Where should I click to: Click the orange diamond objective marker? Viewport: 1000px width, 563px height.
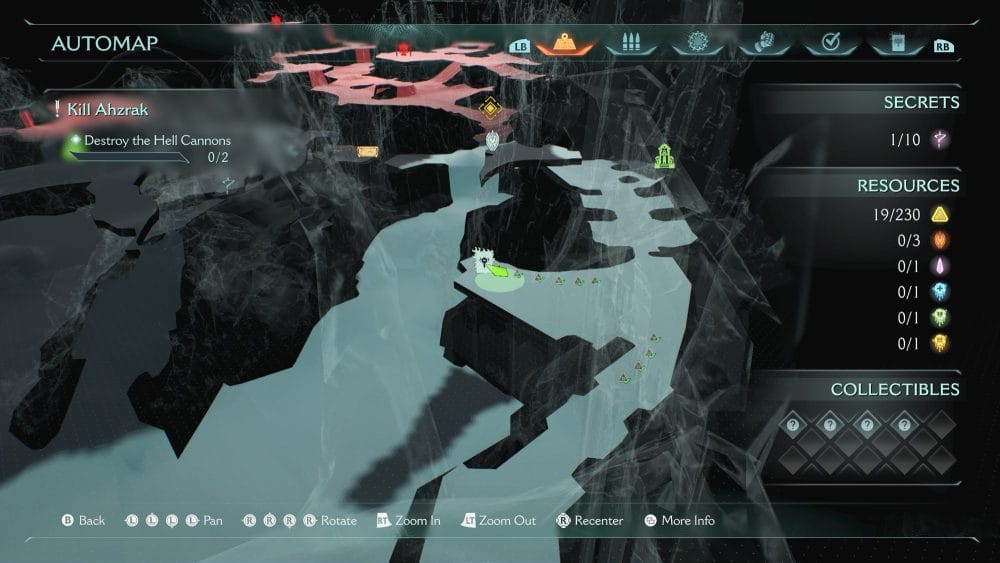coord(488,110)
